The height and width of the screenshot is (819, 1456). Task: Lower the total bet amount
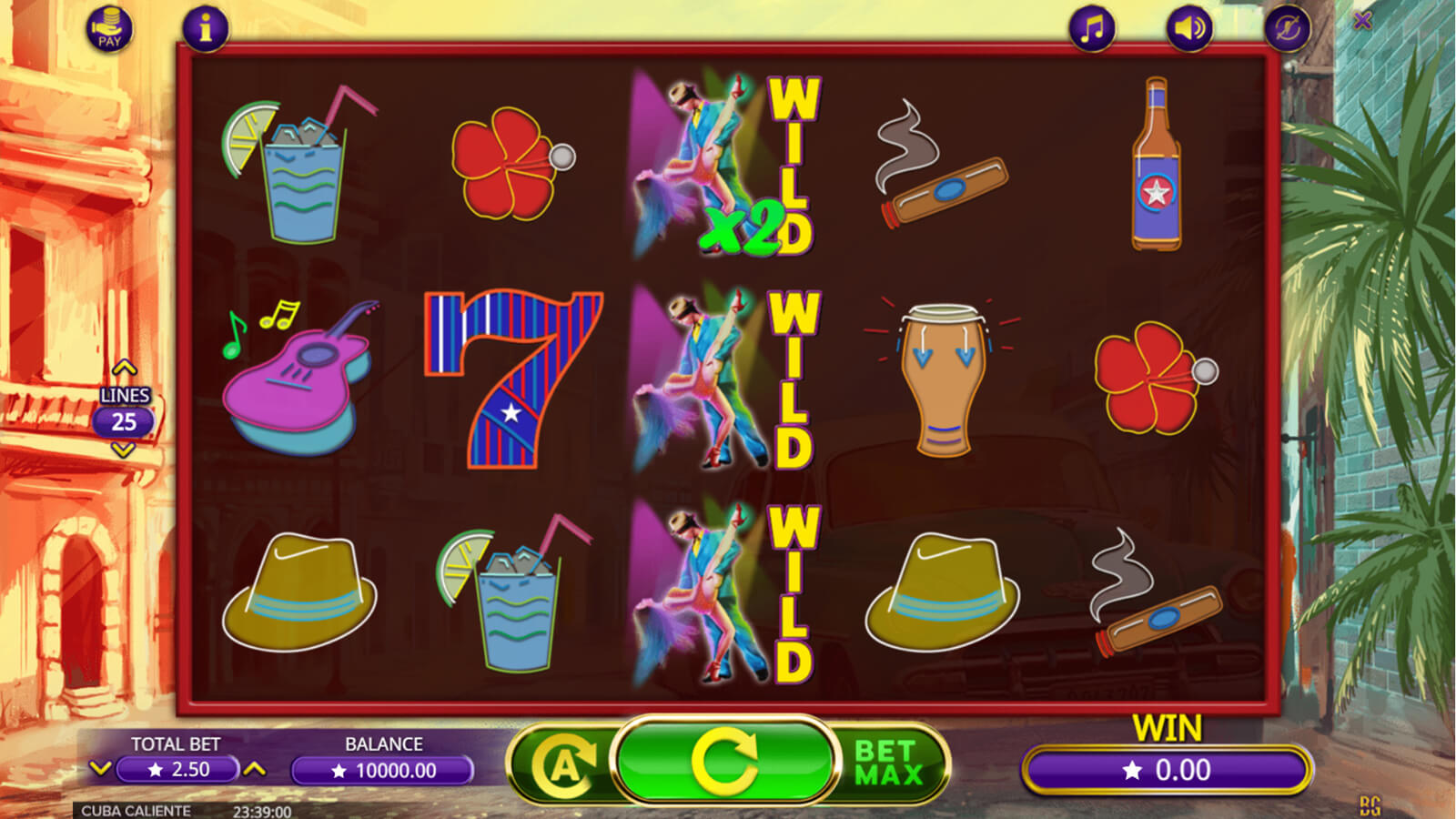tap(100, 769)
